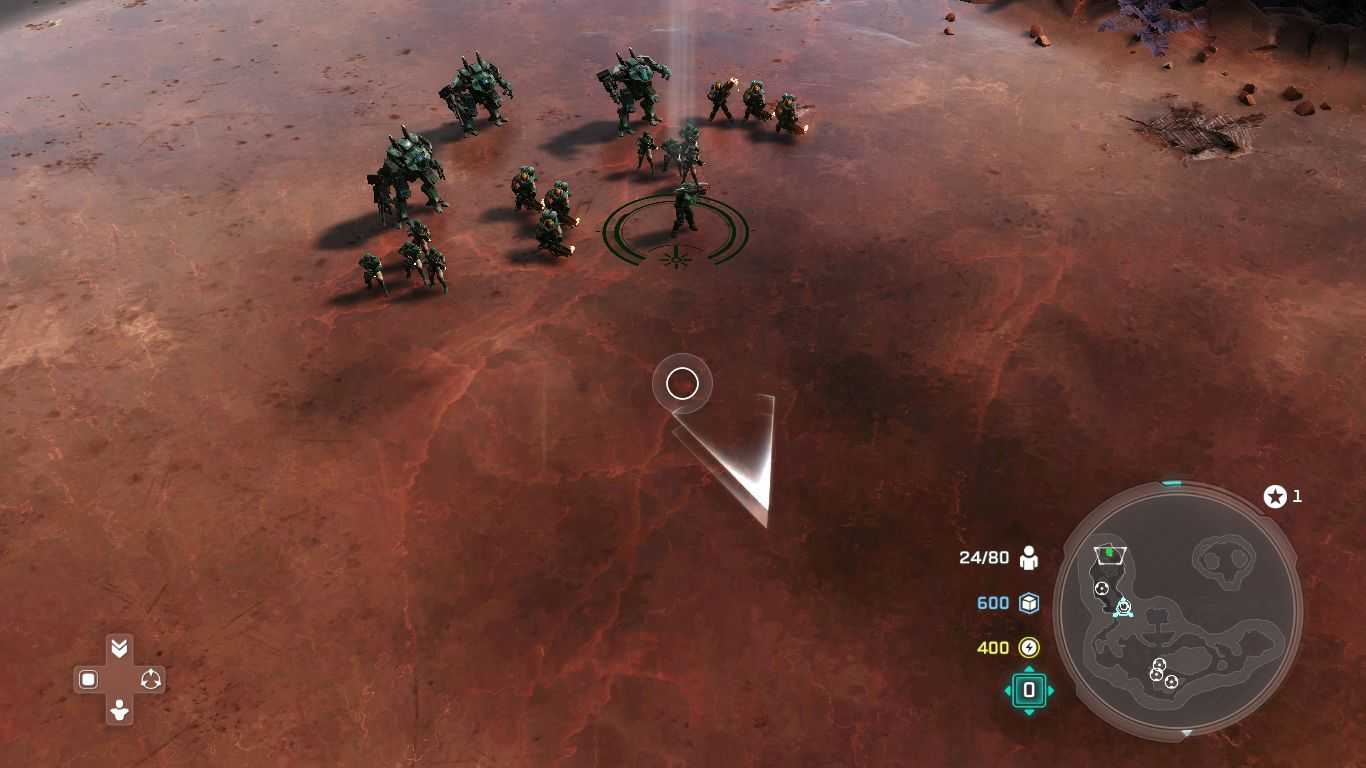
Task: Open leader powers with the star icon
Action: tap(1275, 496)
